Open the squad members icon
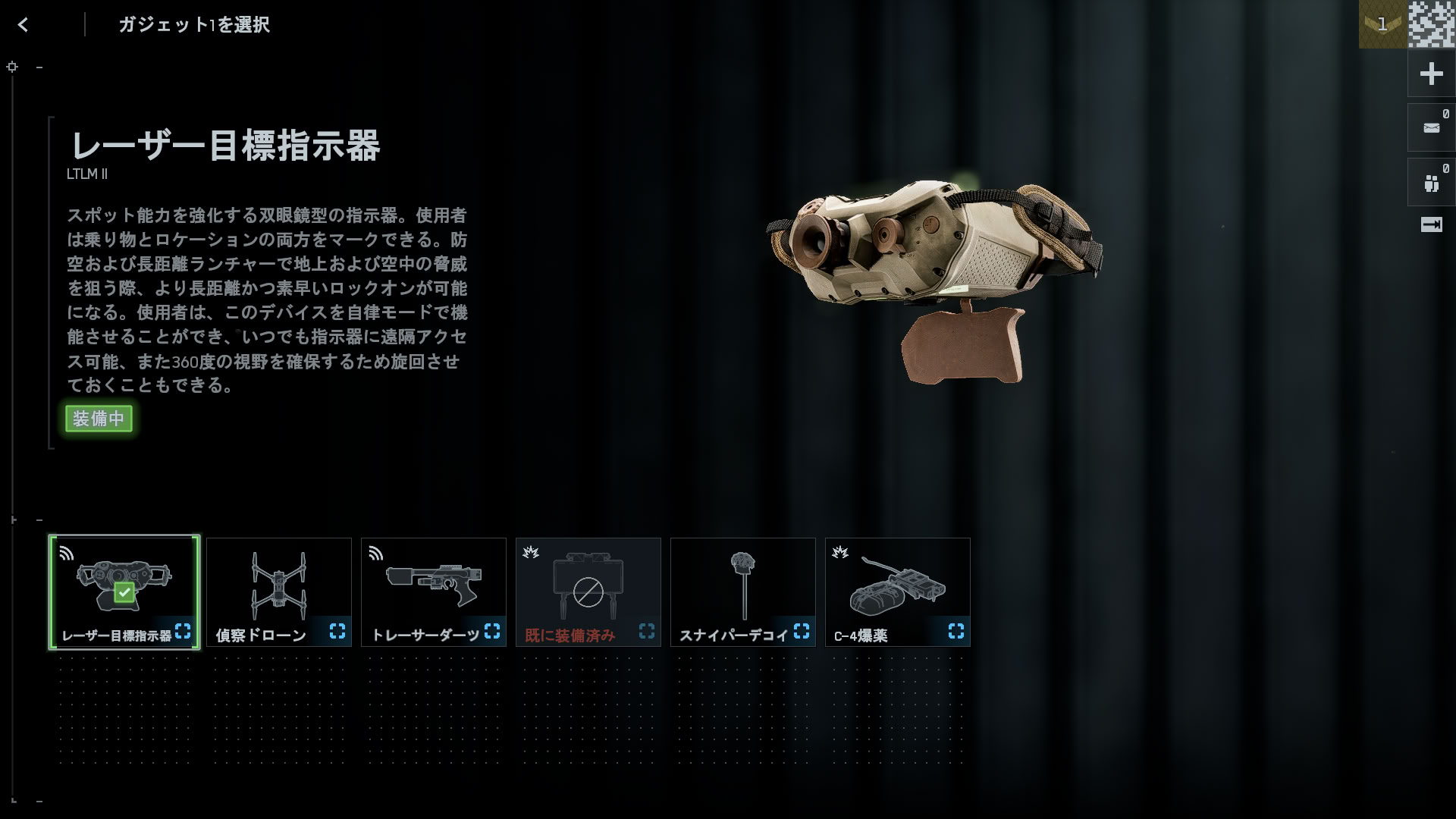 tap(1431, 183)
